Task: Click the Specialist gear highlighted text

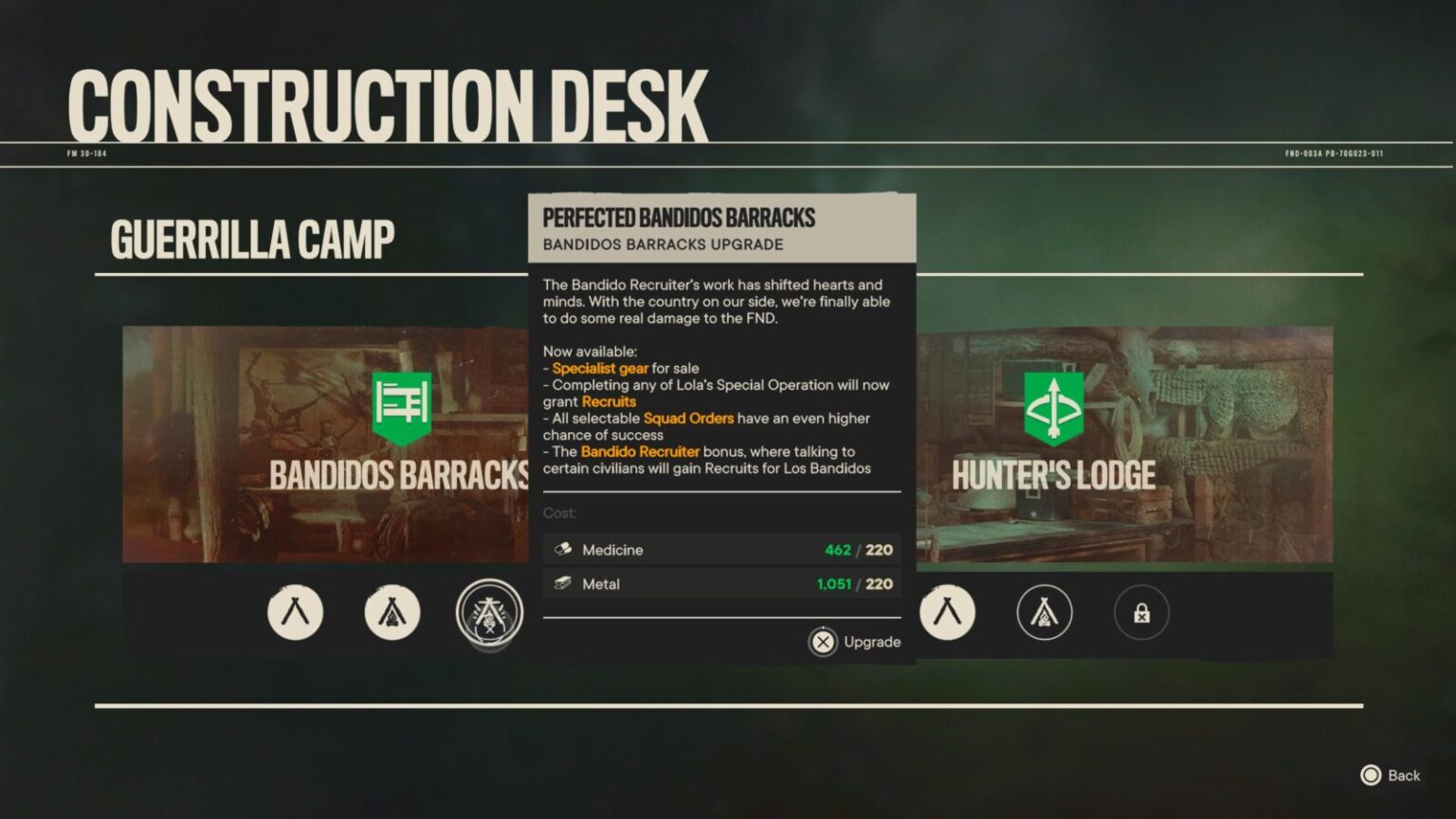Action: [x=601, y=367]
